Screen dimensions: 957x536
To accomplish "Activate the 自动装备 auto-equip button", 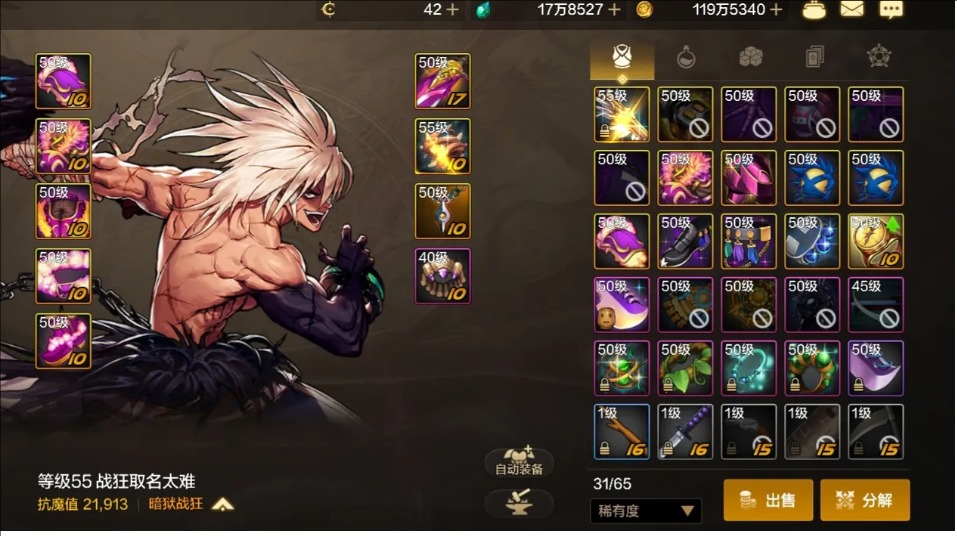I will point(518,463).
